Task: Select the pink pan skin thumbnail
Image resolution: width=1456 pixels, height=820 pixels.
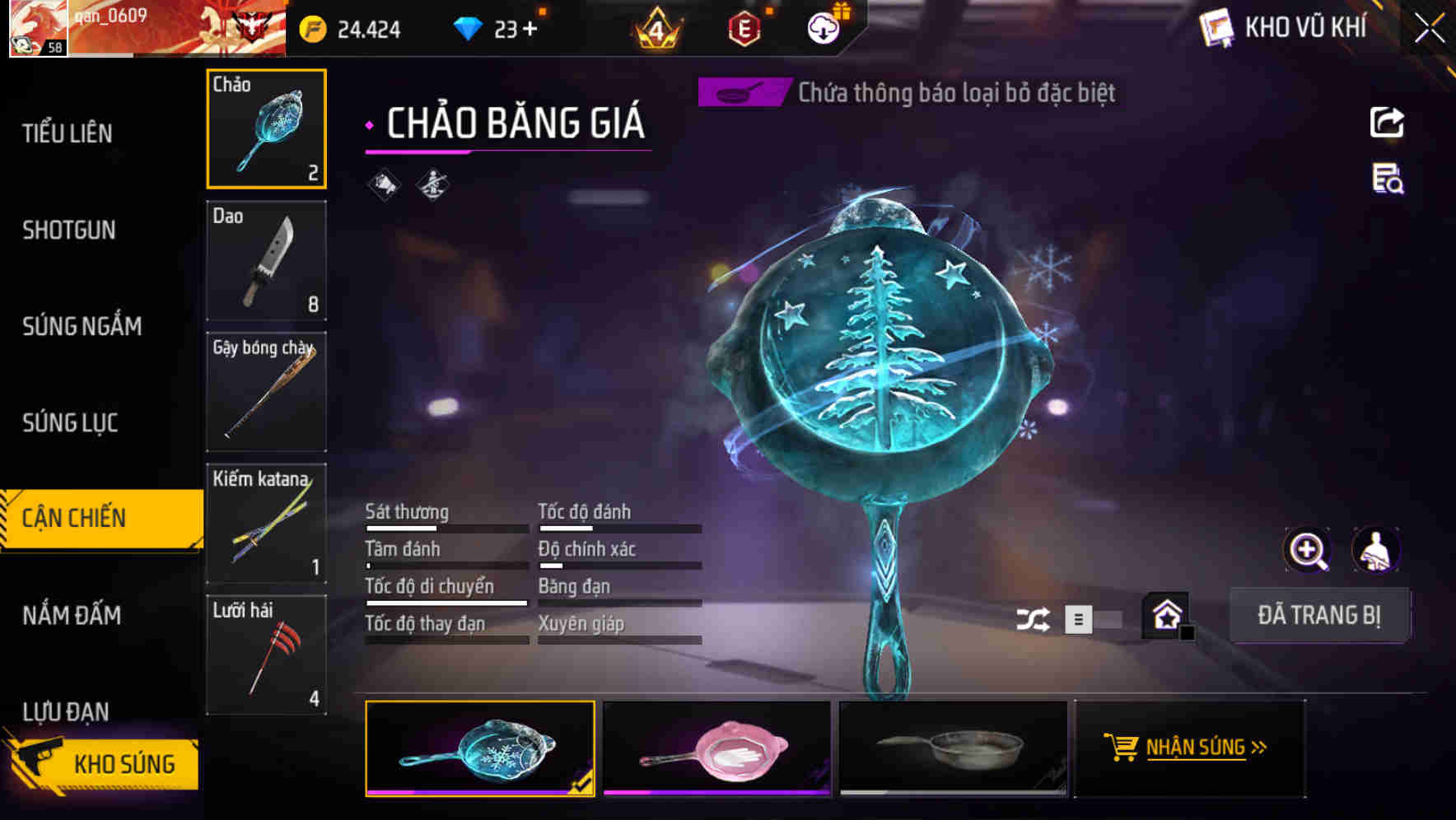Action: coord(716,749)
